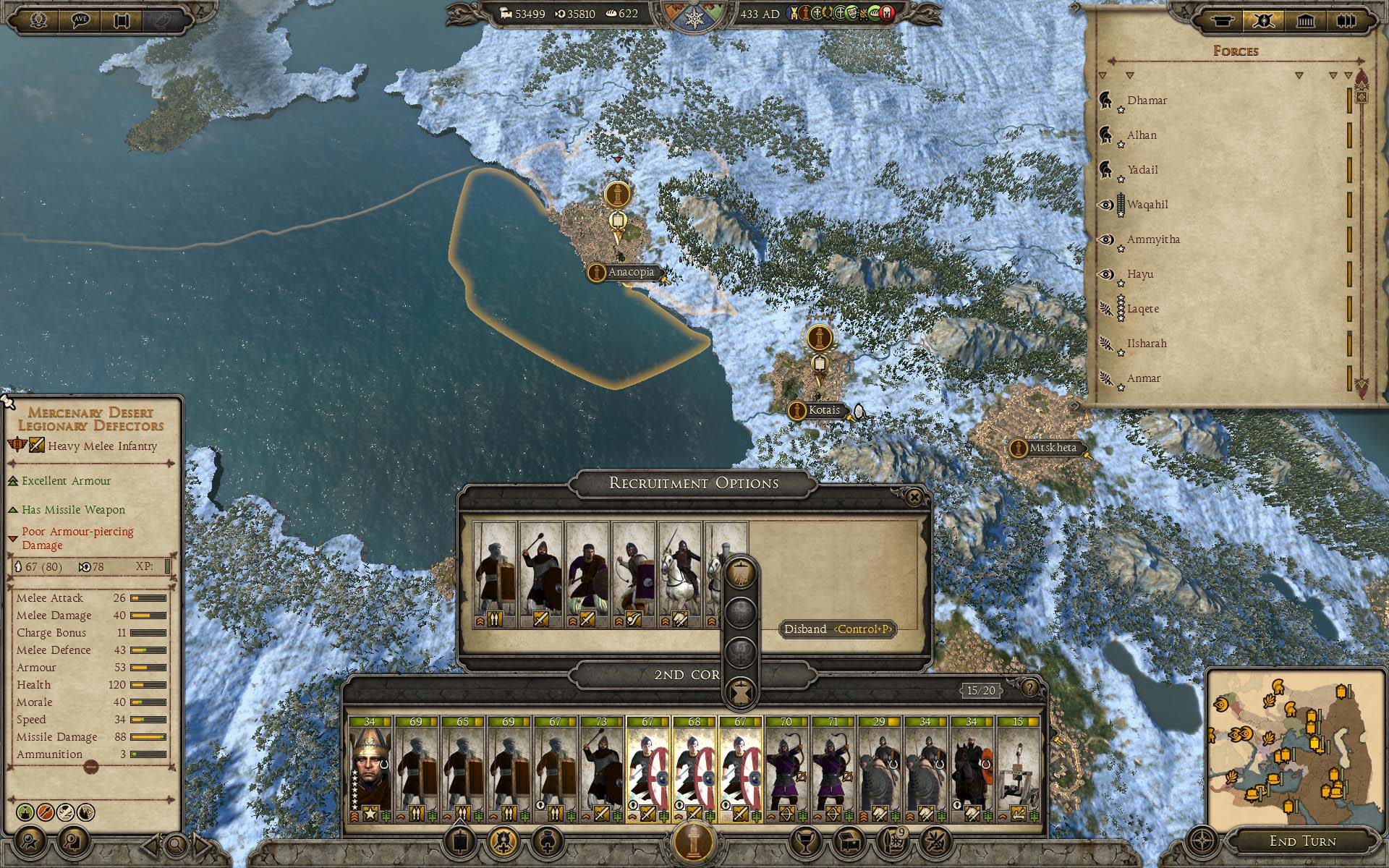Select the Kotais settlement label
The image size is (1389, 868).
click(x=823, y=410)
